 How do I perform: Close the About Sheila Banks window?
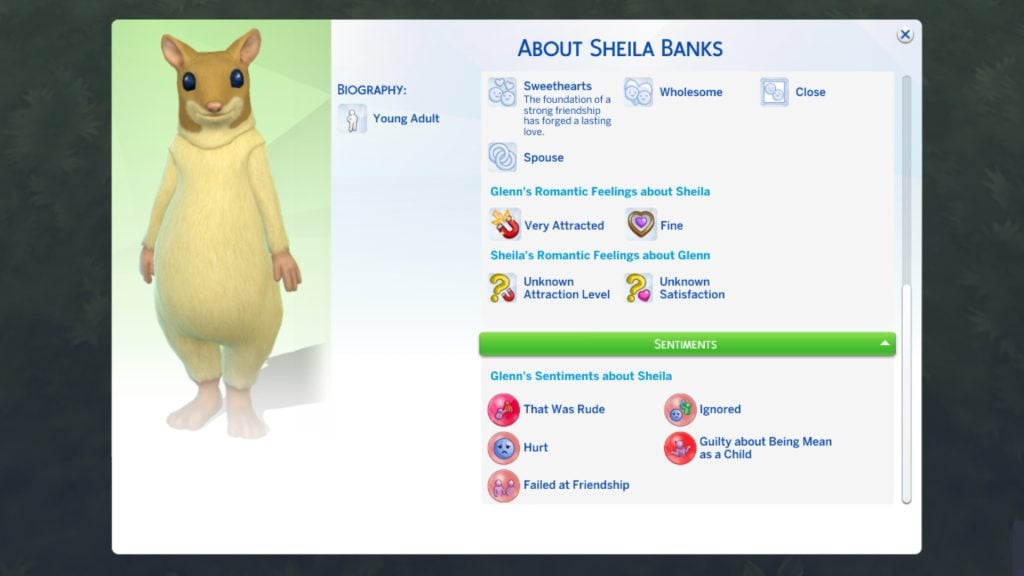click(904, 35)
